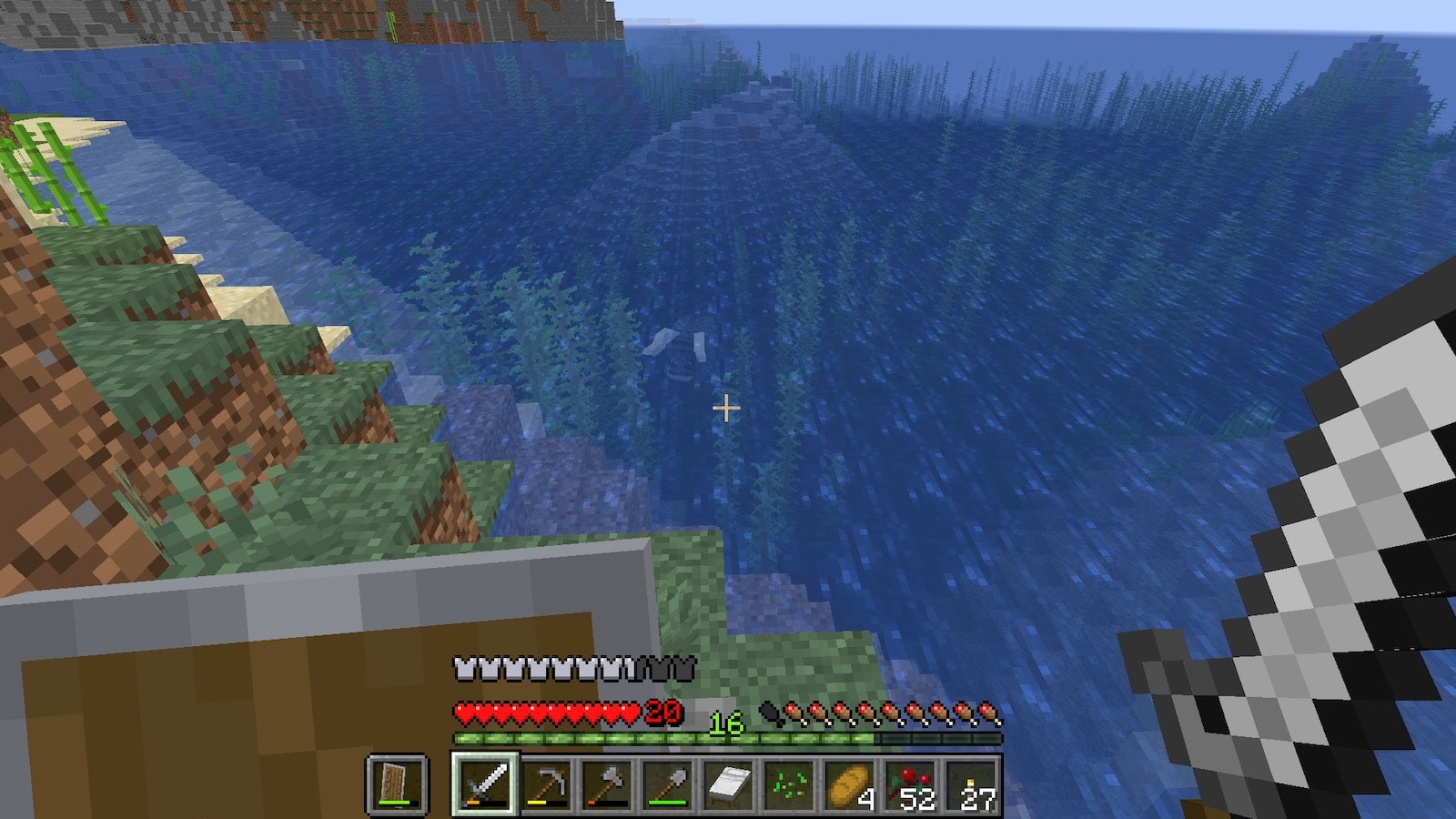Choose the bread stack slot

850,784
